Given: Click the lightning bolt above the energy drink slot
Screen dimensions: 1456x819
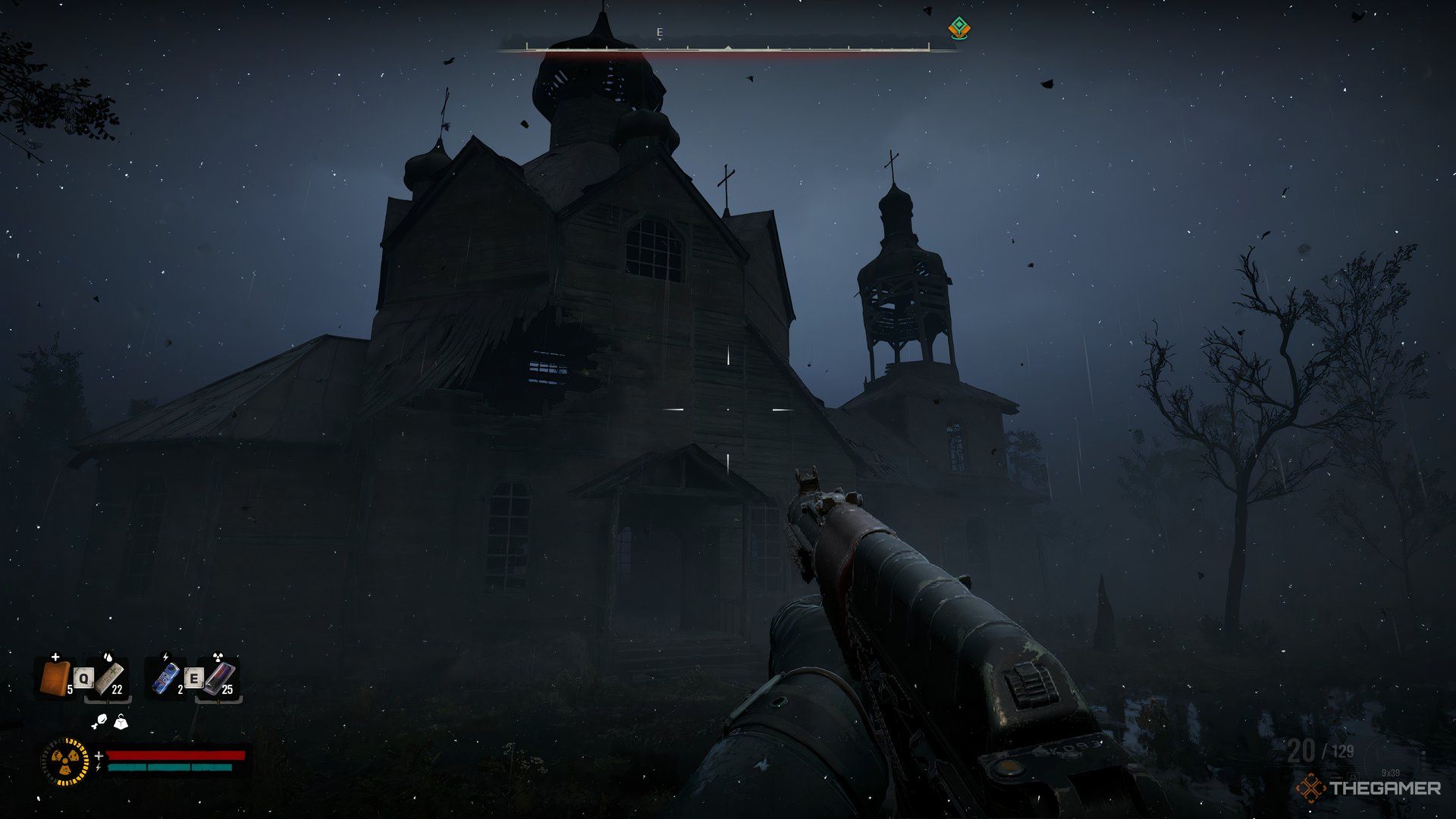Looking at the screenshot, I should coord(165,657).
